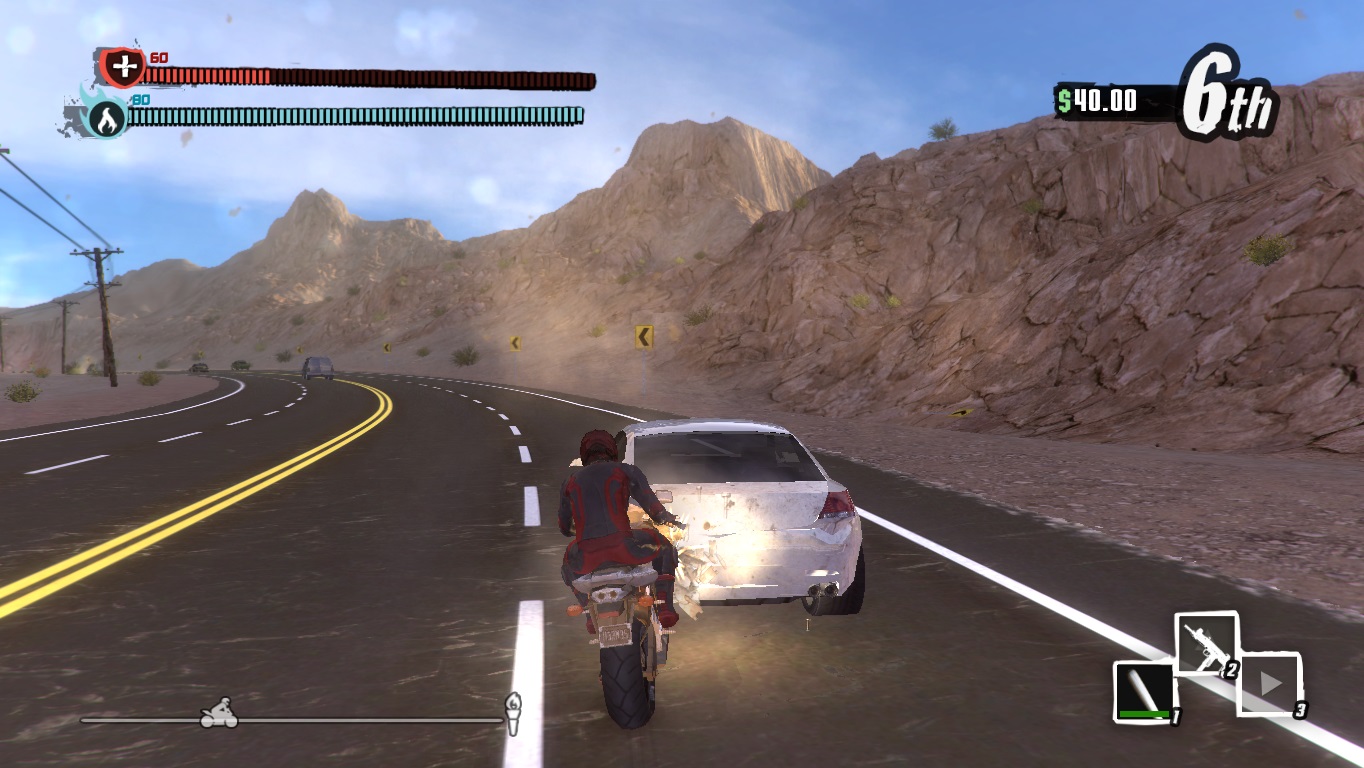Select the pipe weapon in slot 1
This screenshot has height=768, width=1364.
click(1144, 690)
